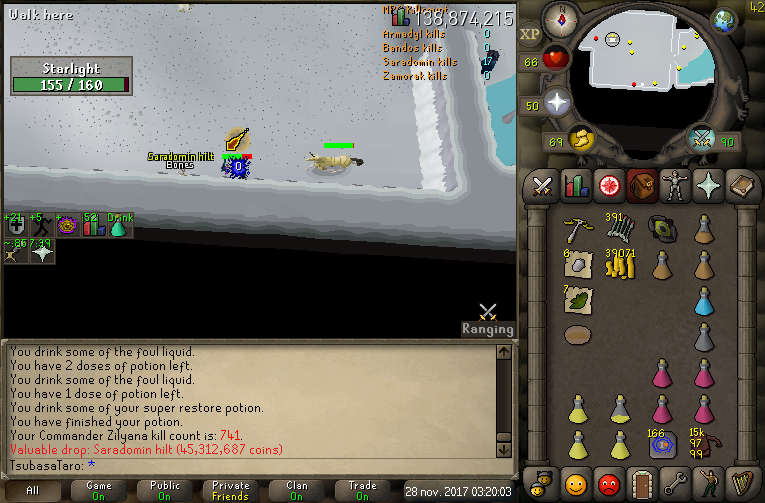Click the compass to face north
The image size is (765, 503).
[559, 19]
